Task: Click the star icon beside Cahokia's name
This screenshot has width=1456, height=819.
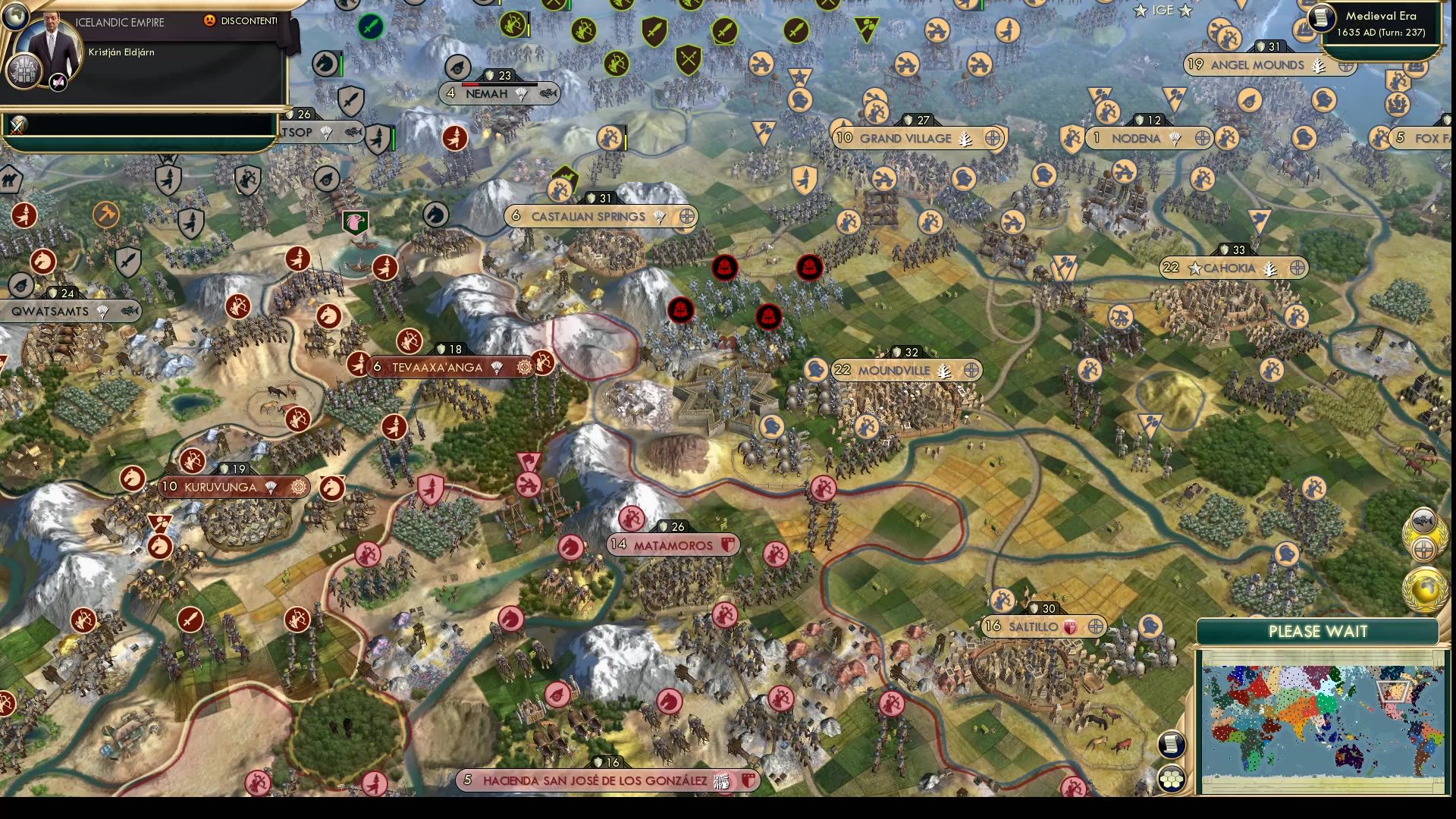Action: point(1197,268)
